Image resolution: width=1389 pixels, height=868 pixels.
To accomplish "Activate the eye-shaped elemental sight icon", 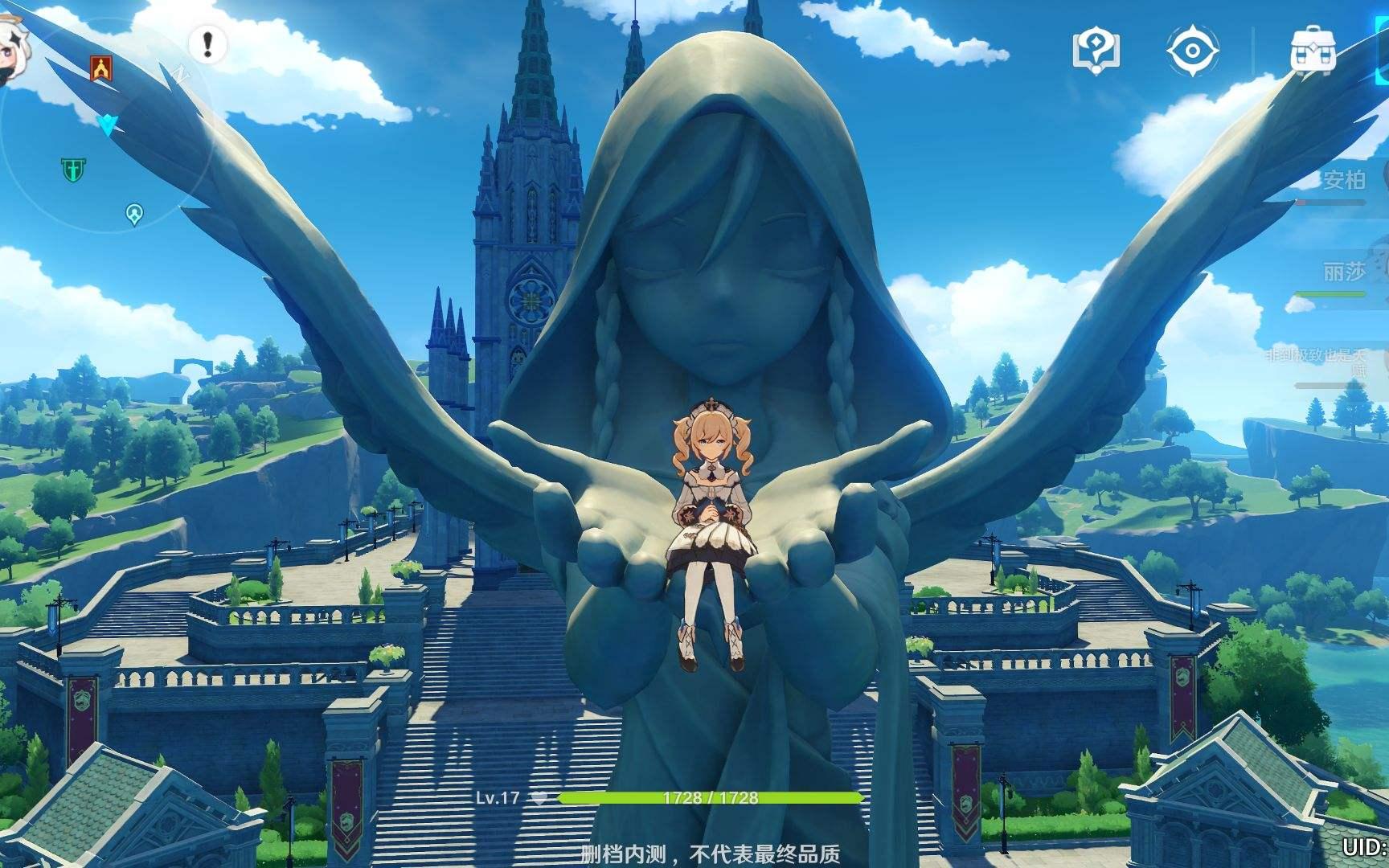I will (x=1192, y=51).
